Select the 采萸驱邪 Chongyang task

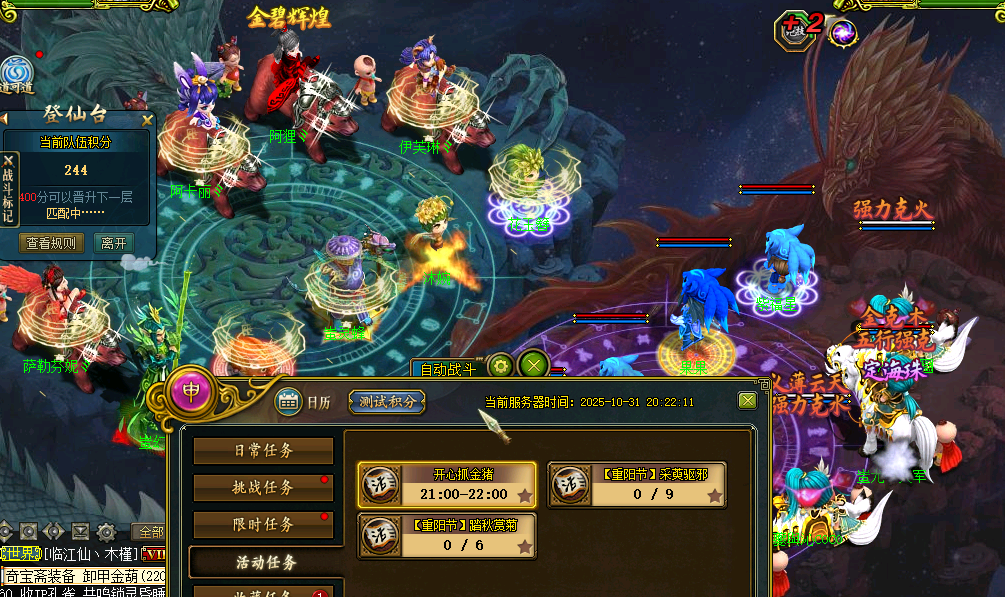pos(637,485)
